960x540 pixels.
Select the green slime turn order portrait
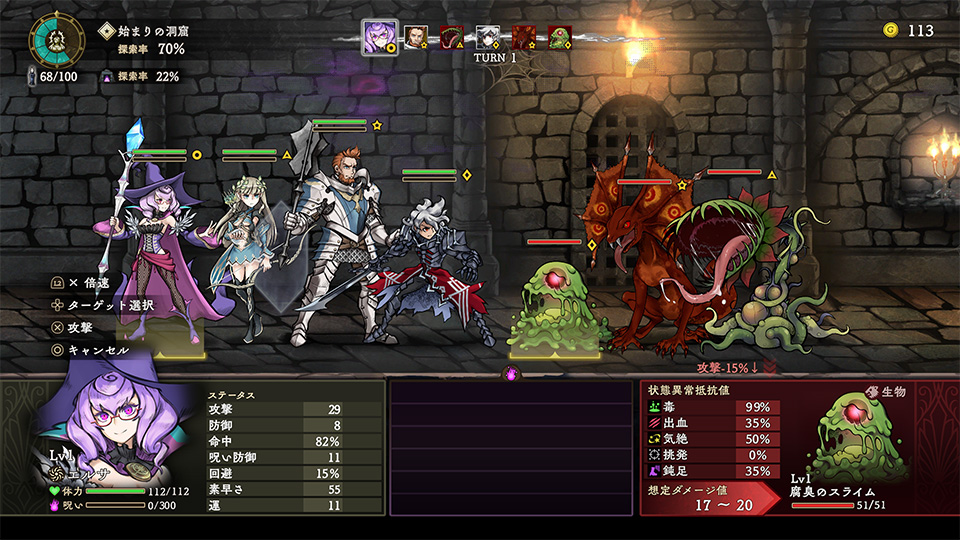coord(560,38)
